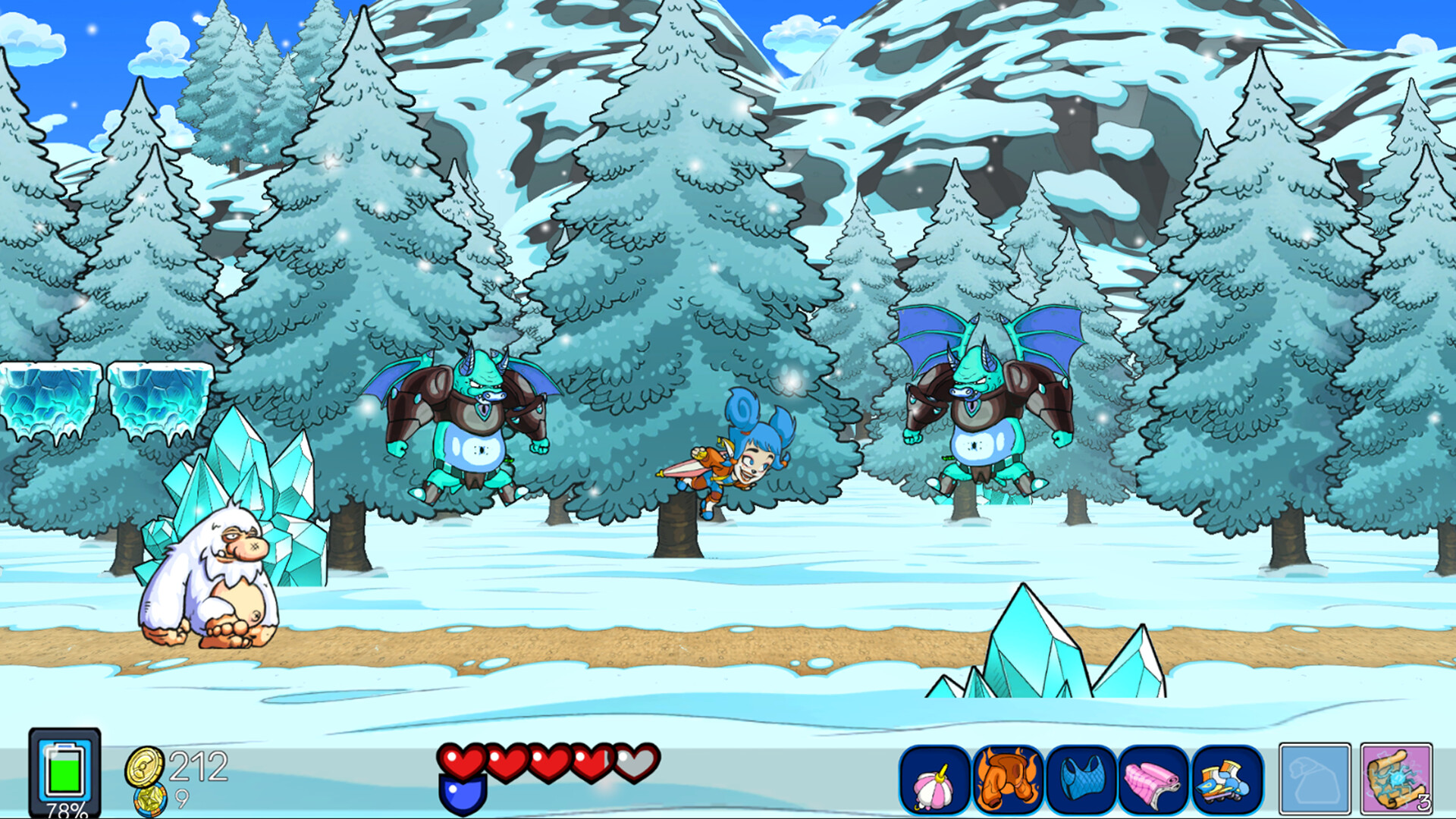Click the small counter showing 9
Viewport: 1456px width, 819px height.
(x=181, y=798)
